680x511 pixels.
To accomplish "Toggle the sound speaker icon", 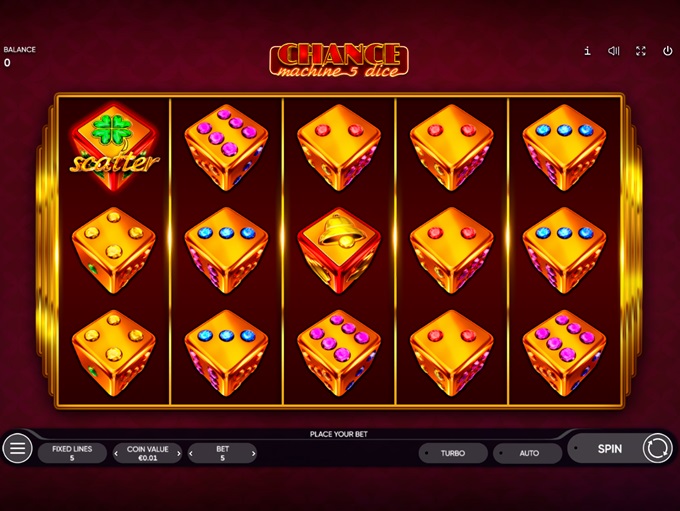I will [x=614, y=51].
